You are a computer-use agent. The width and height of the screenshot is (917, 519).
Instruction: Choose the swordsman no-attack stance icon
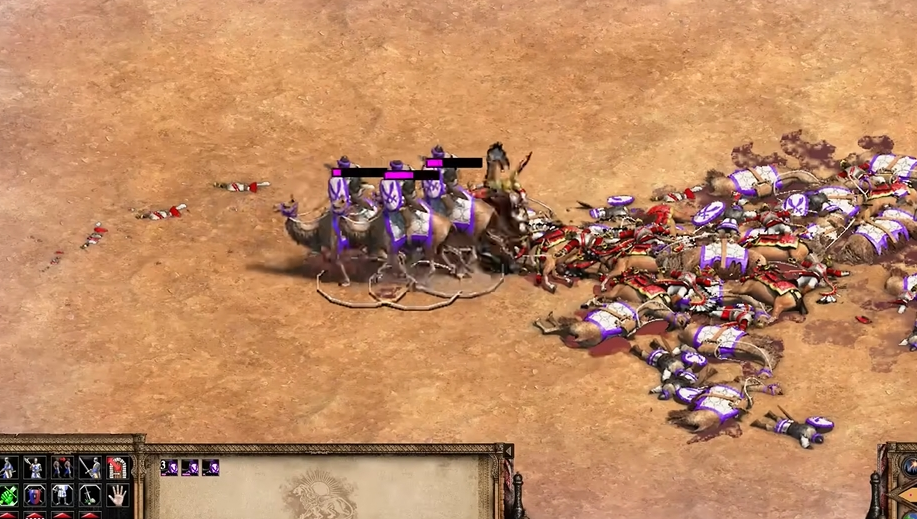click(90, 468)
